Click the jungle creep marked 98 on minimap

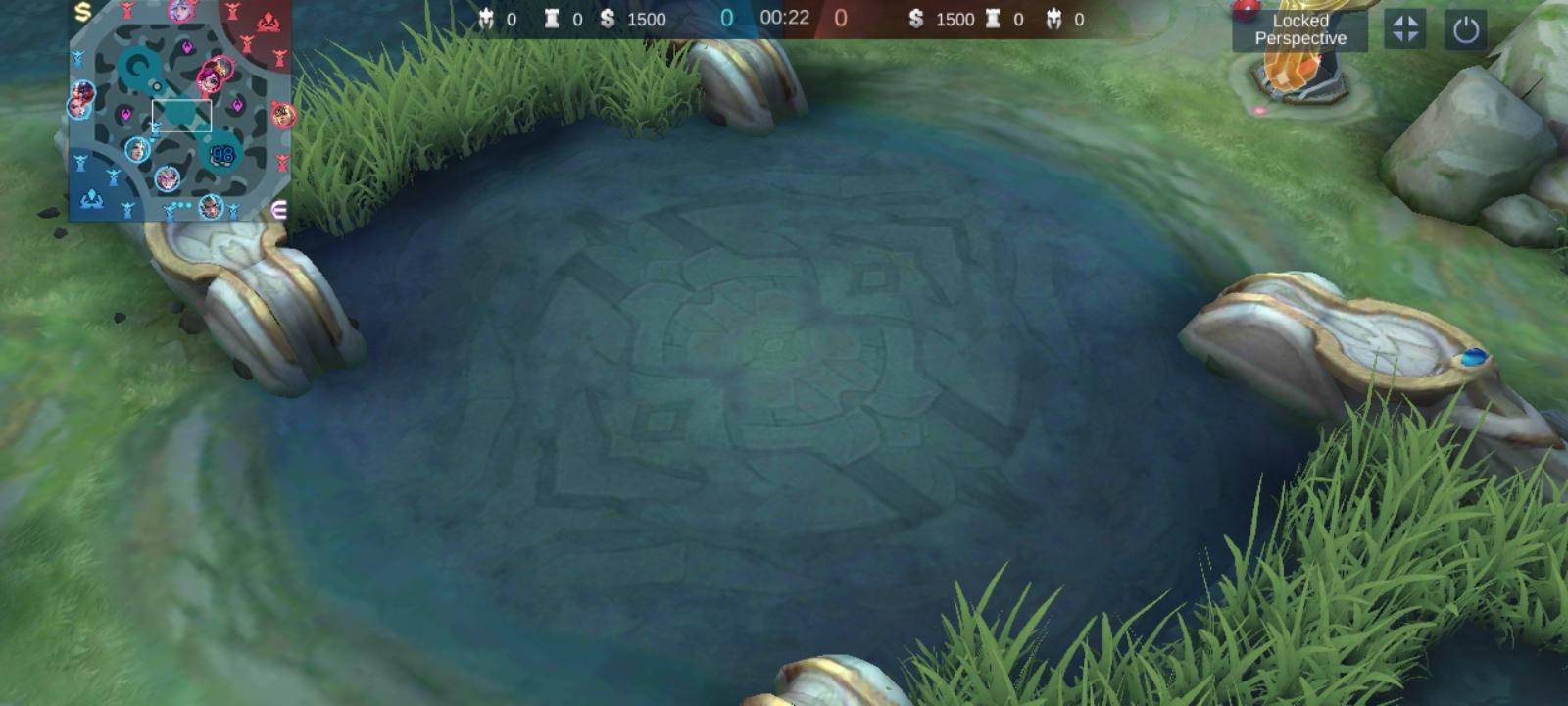221,154
